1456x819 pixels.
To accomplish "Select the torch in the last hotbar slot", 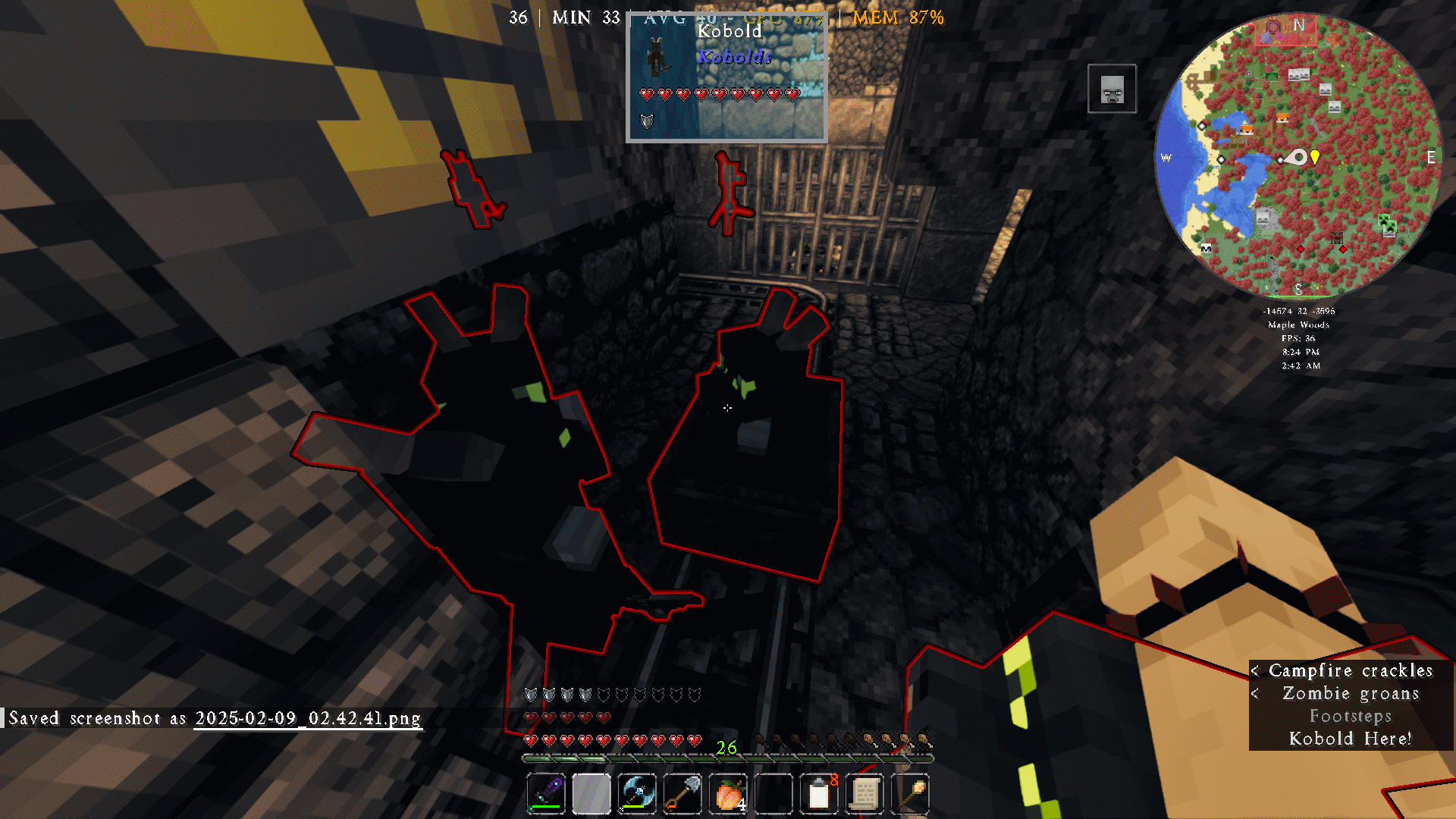I will pos(910,794).
